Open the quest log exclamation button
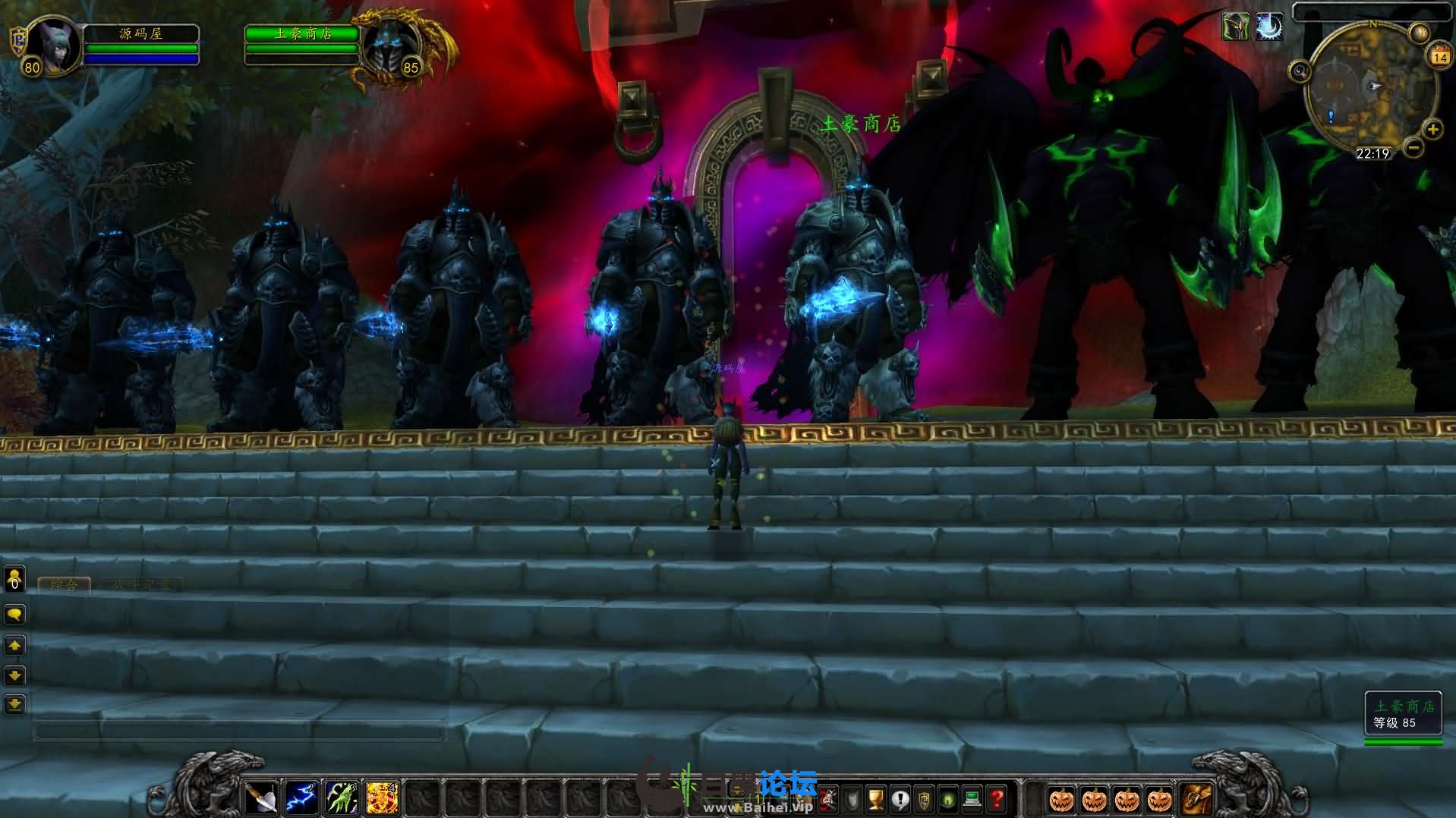The width and height of the screenshot is (1456, 818). [x=900, y=799]
